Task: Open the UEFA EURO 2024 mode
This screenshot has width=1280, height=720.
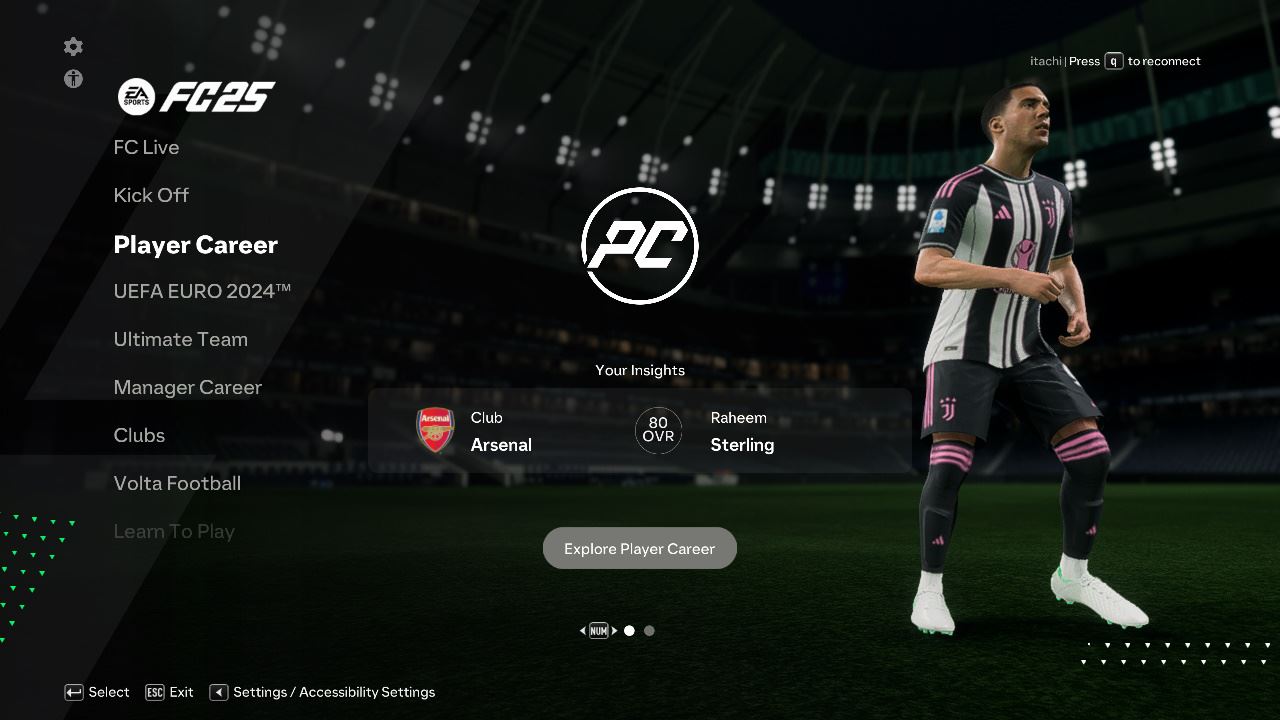Action: pyautogui.click(x=202, y=291)
